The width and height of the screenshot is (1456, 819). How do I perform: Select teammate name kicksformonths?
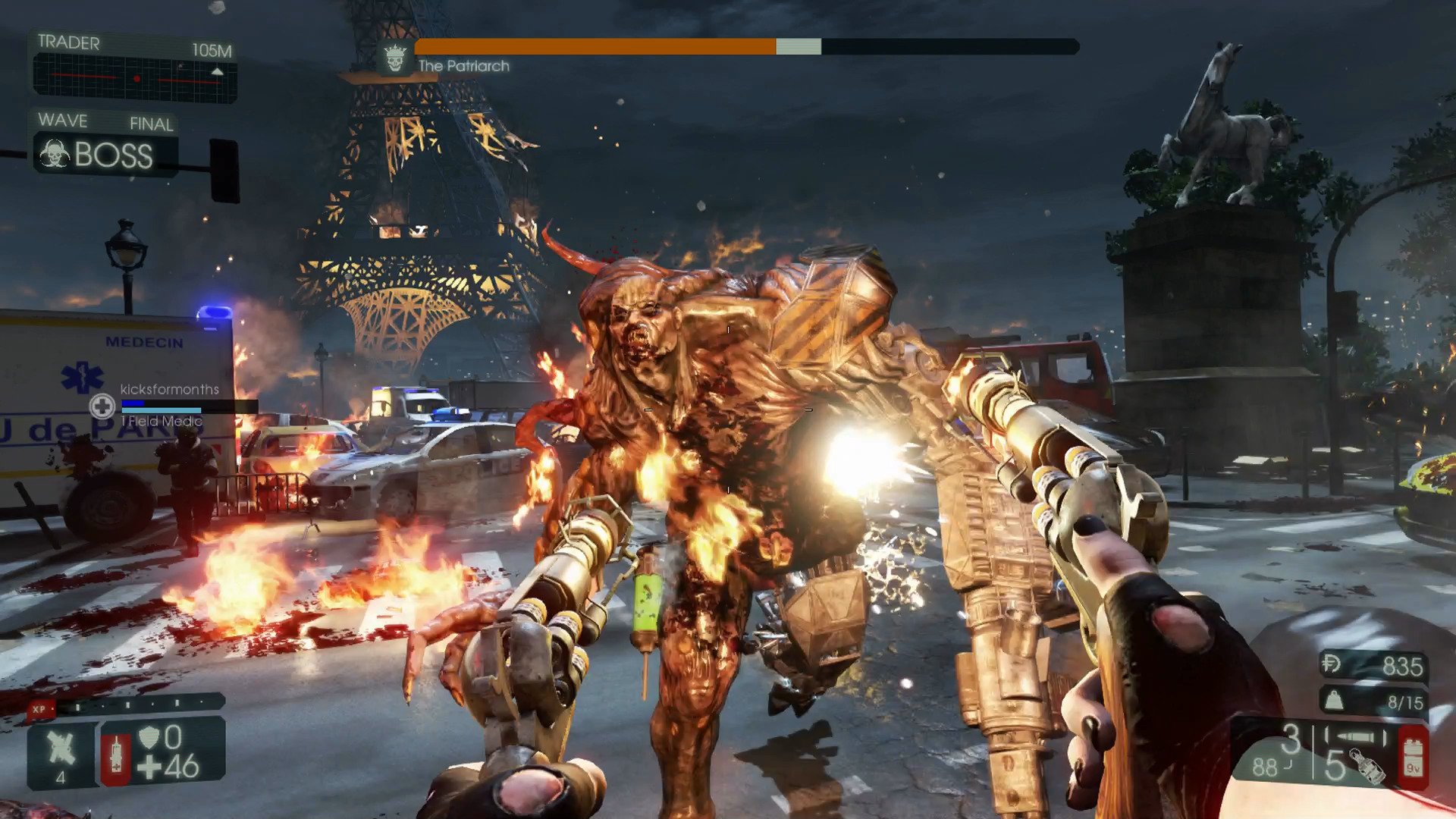(168, 389)
